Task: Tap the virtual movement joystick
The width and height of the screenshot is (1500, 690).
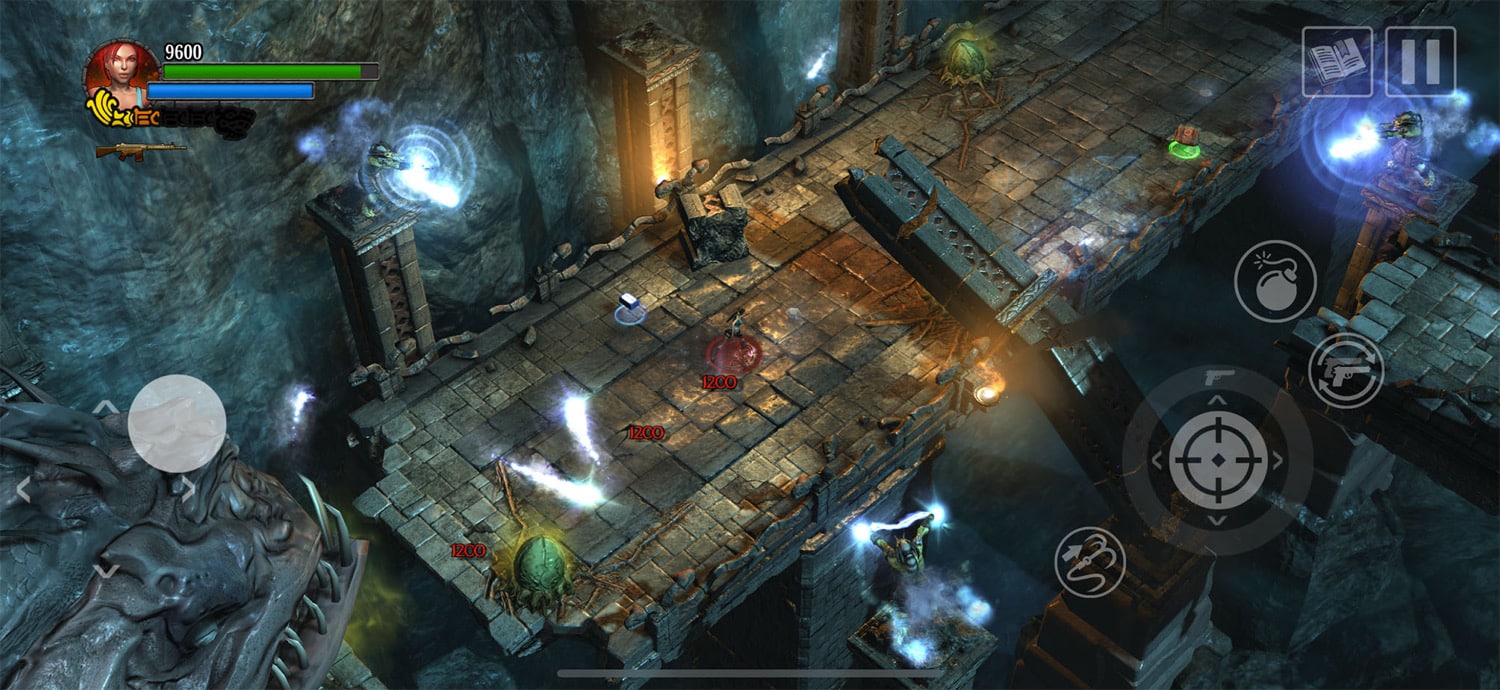Action: (x=177, y=423)
